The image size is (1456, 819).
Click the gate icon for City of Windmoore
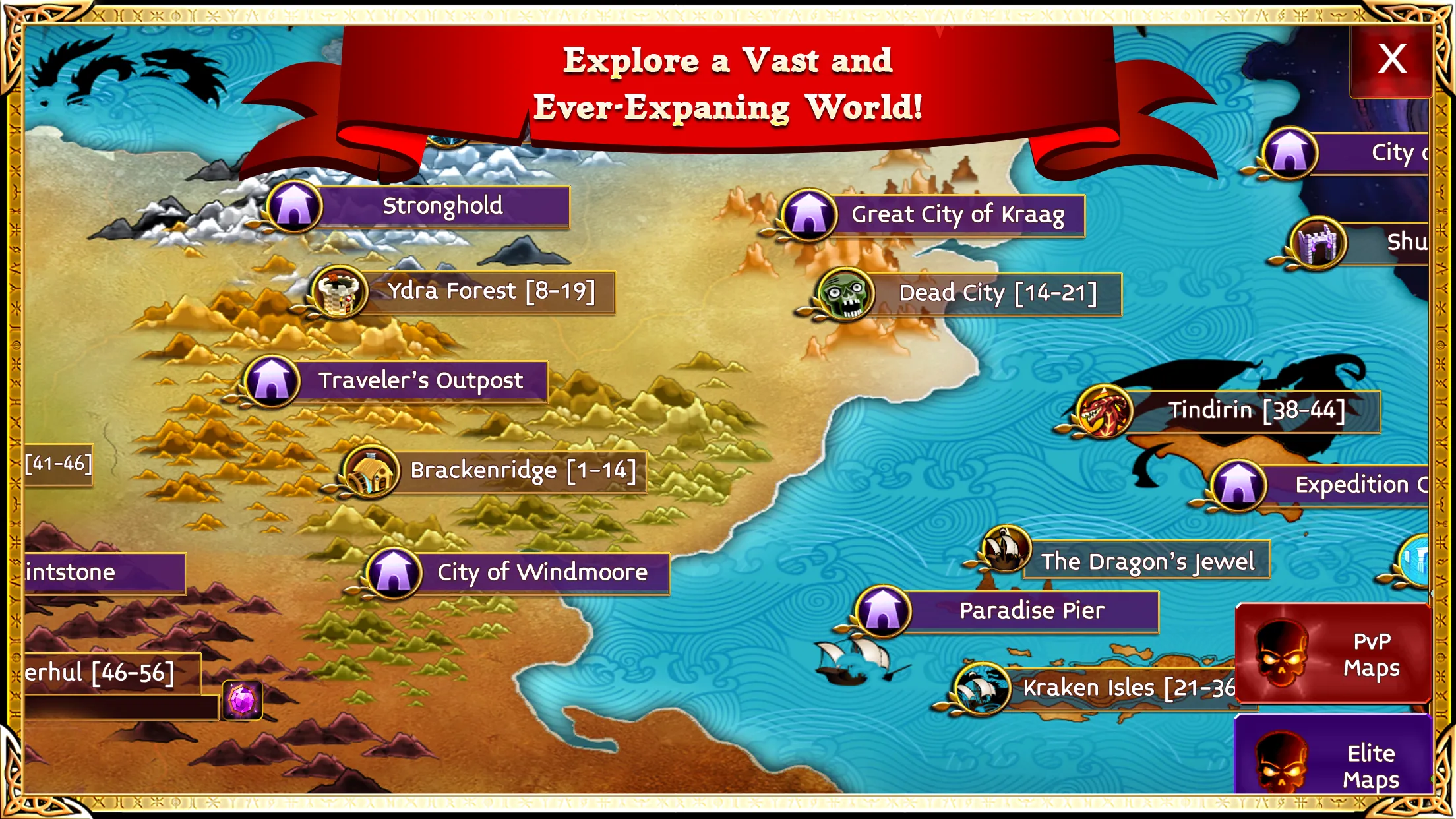point(394,574)
